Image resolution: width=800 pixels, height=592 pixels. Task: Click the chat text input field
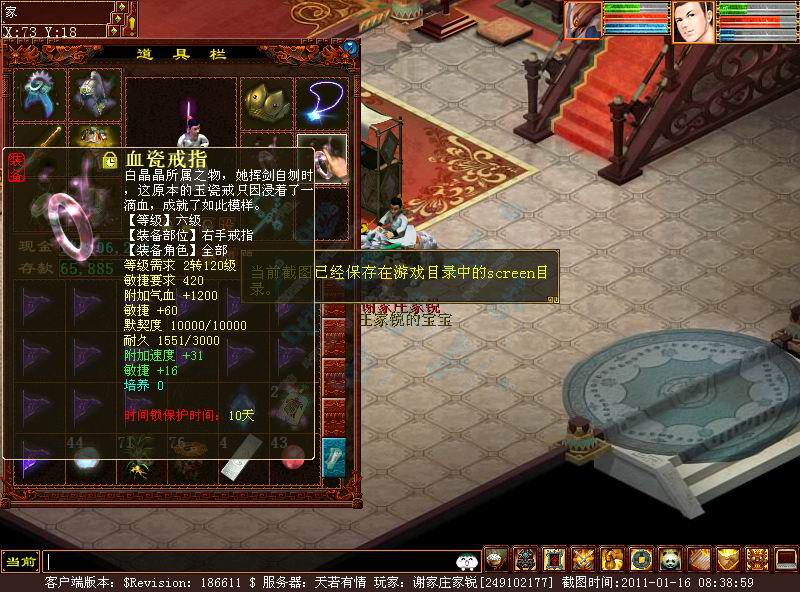pyautogui.click(x=250, y=562)
